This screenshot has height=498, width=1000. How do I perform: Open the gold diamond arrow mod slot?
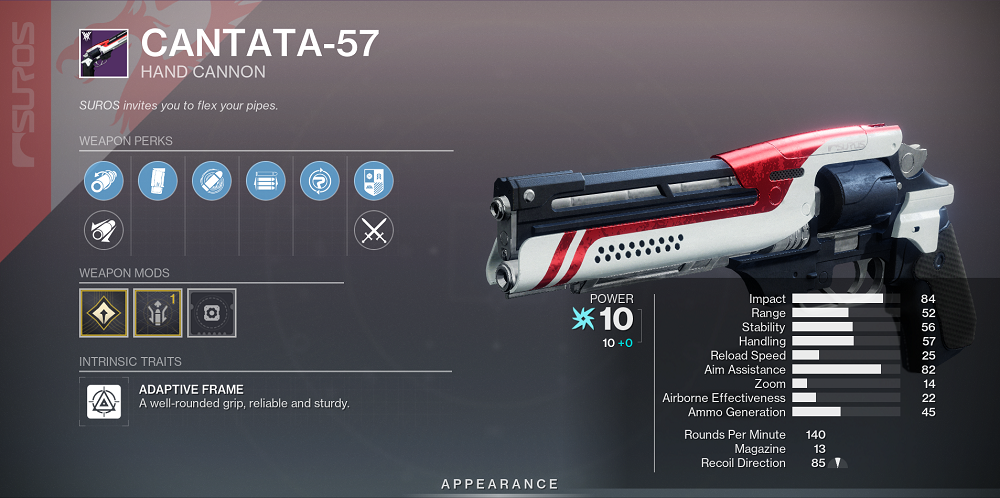click(104, 313)
